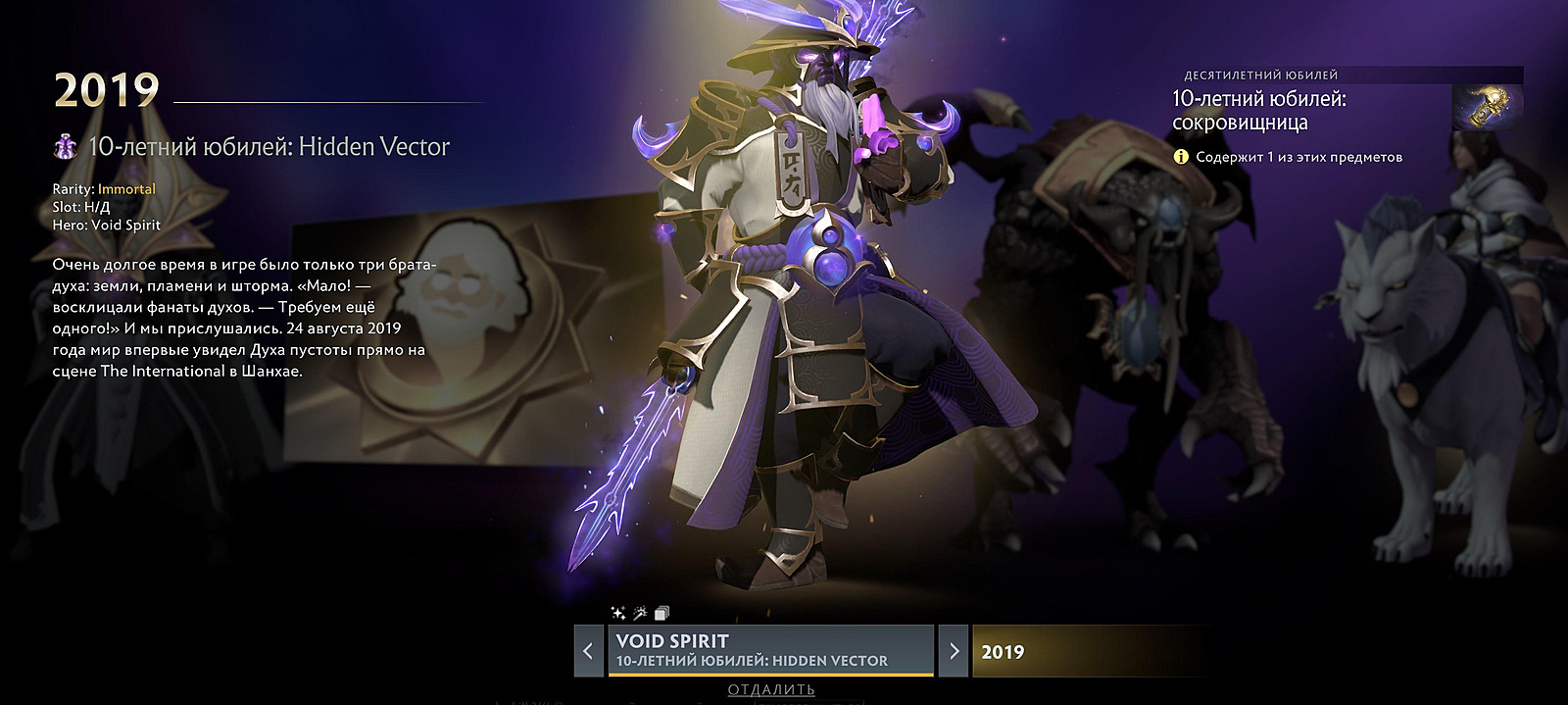Open the «10-летний юбилей: сокровищница» treasure title
The image size is (1568, 705).
tap(1259, 111)
